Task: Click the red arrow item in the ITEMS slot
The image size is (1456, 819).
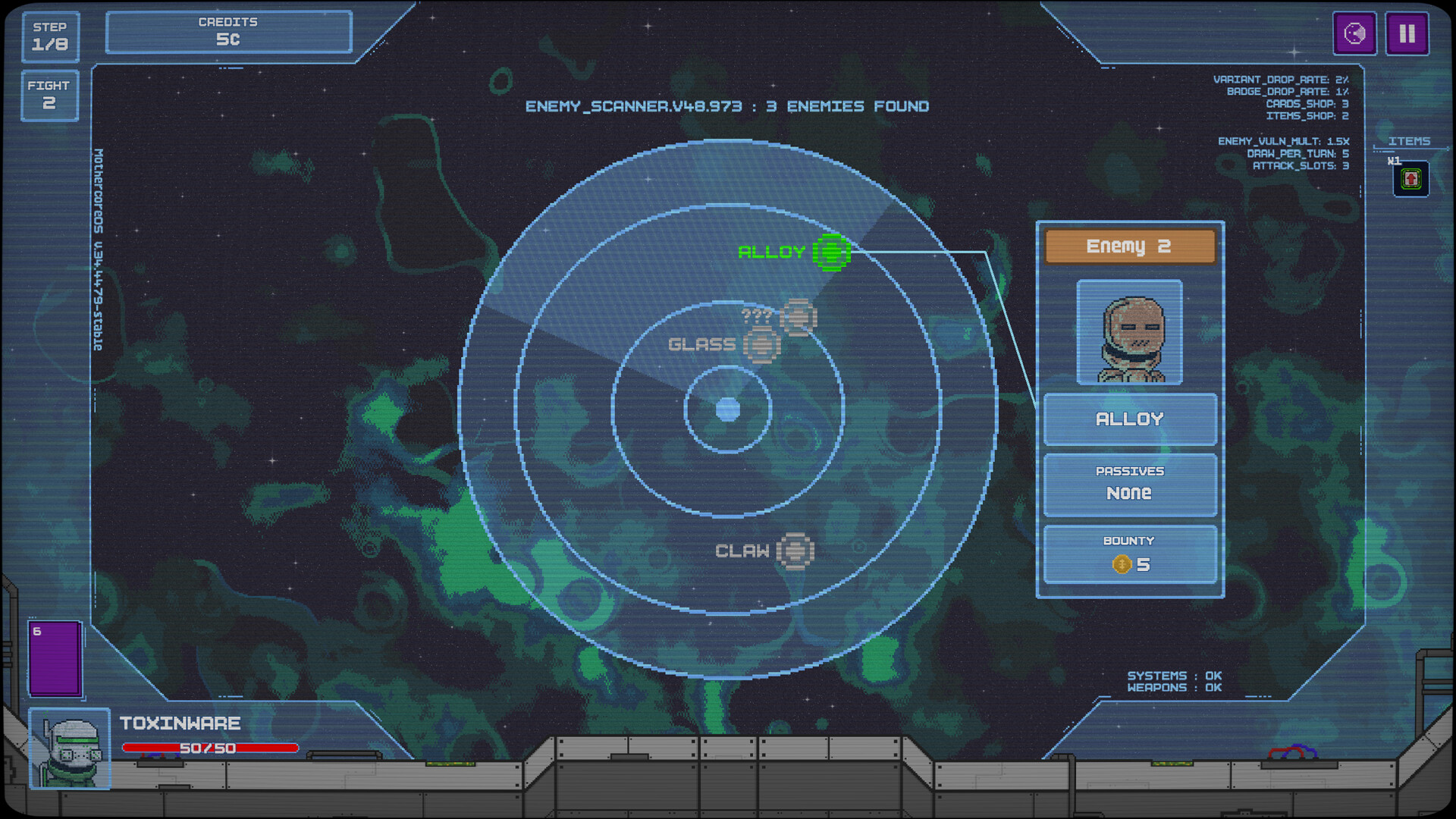Action: [x=1411, y=180]
